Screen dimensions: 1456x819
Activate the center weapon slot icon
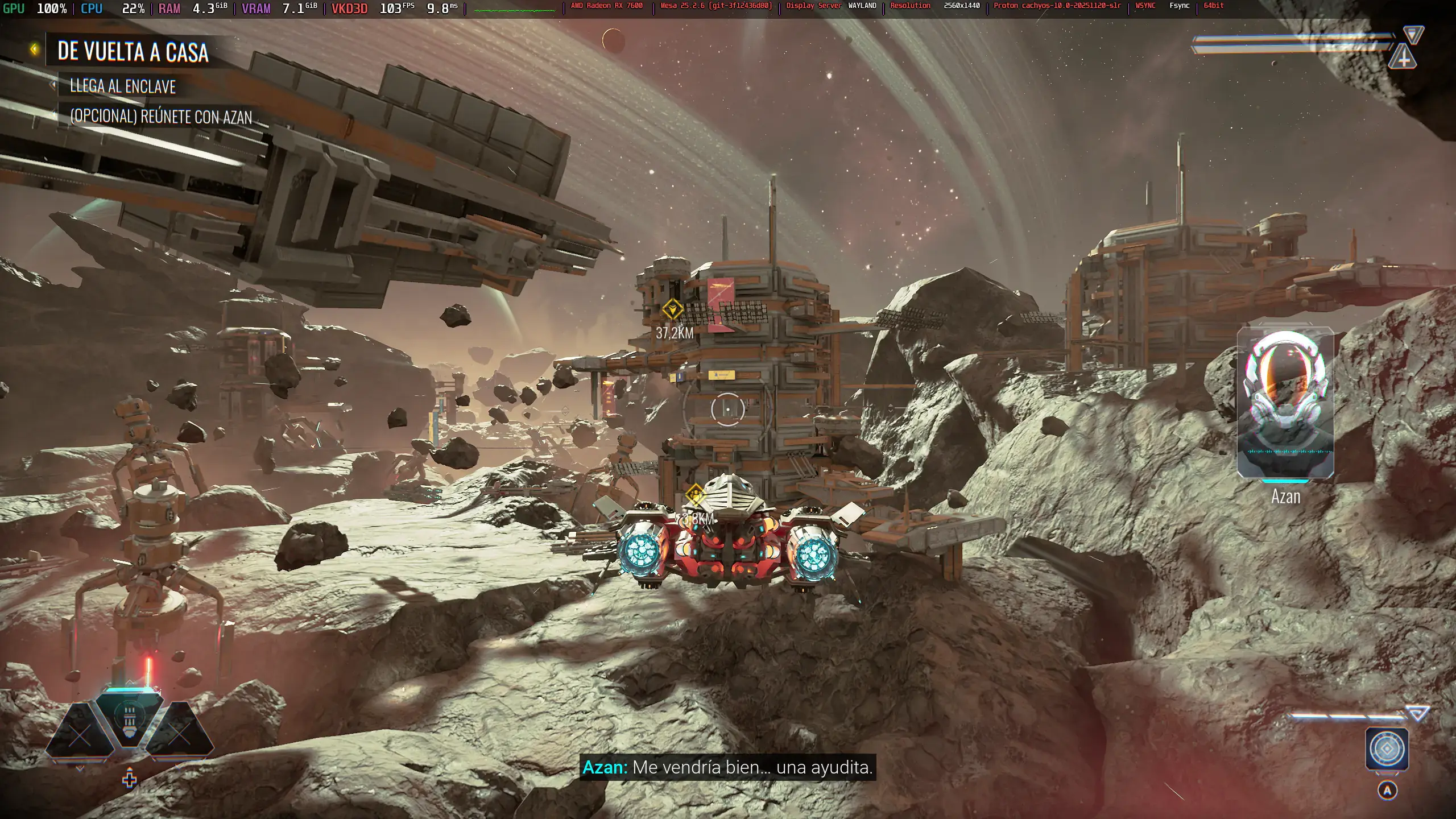pyautogui.click(x=129, y=718)
